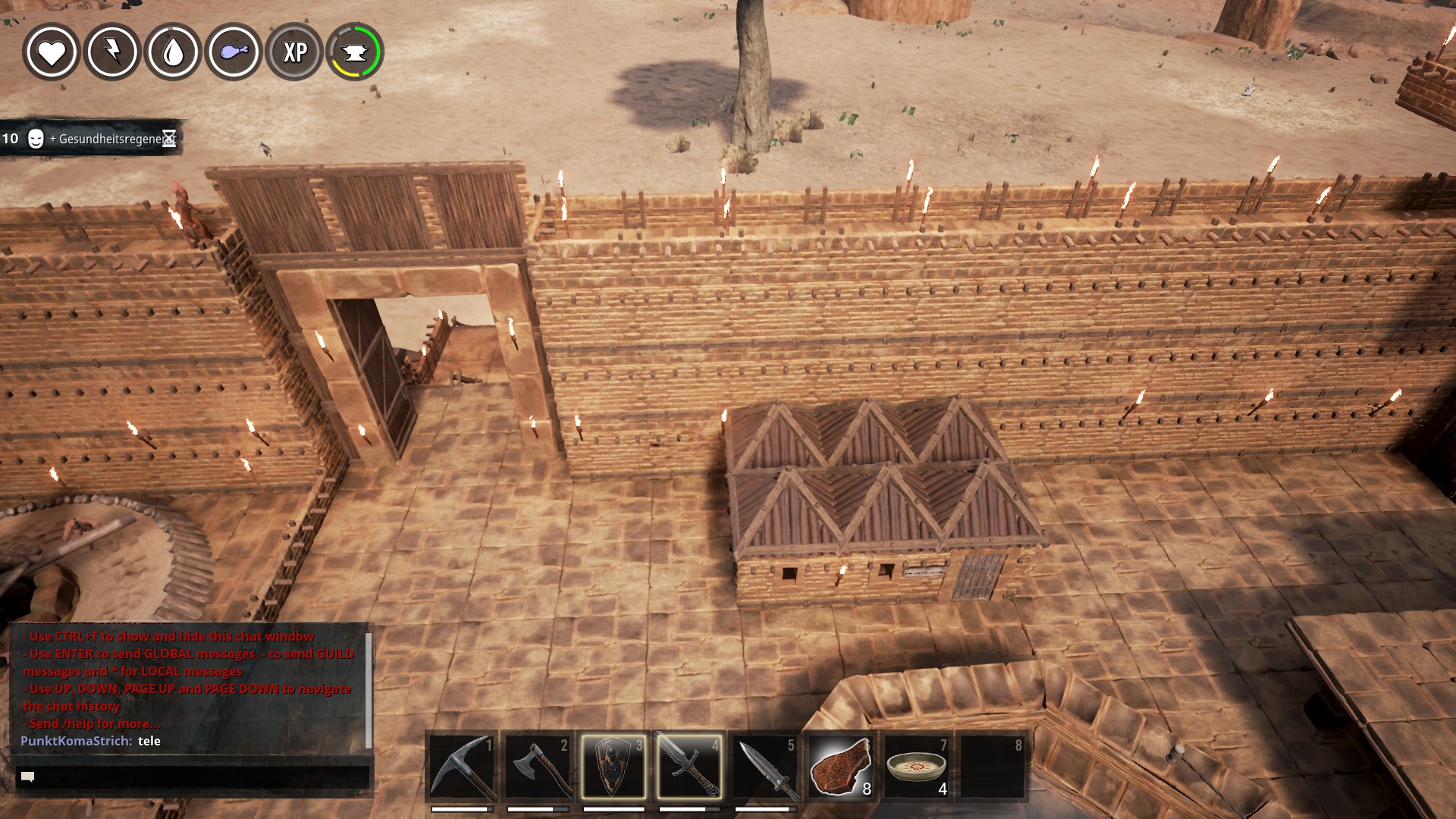Select the hatchet in hotbar slot 2
This screenshot has width=1456, height=819.
(538, 767)
